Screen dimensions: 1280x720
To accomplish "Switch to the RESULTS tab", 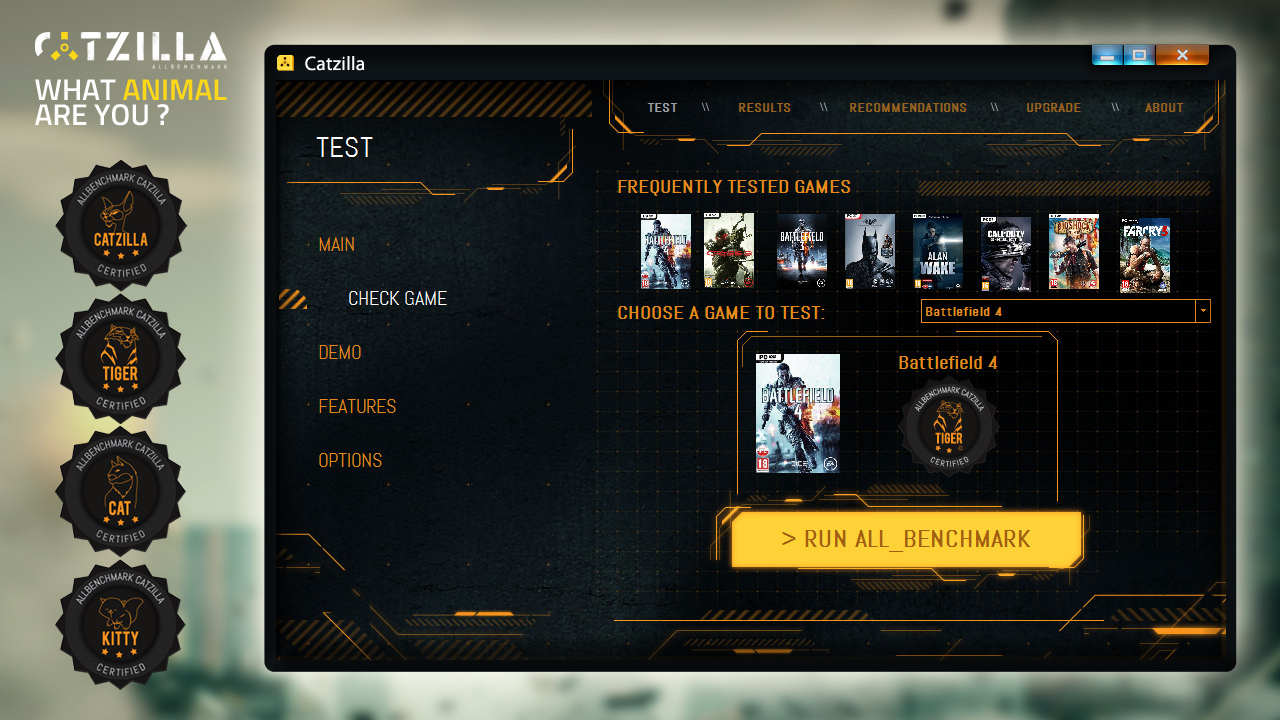I will click(764, 107).
